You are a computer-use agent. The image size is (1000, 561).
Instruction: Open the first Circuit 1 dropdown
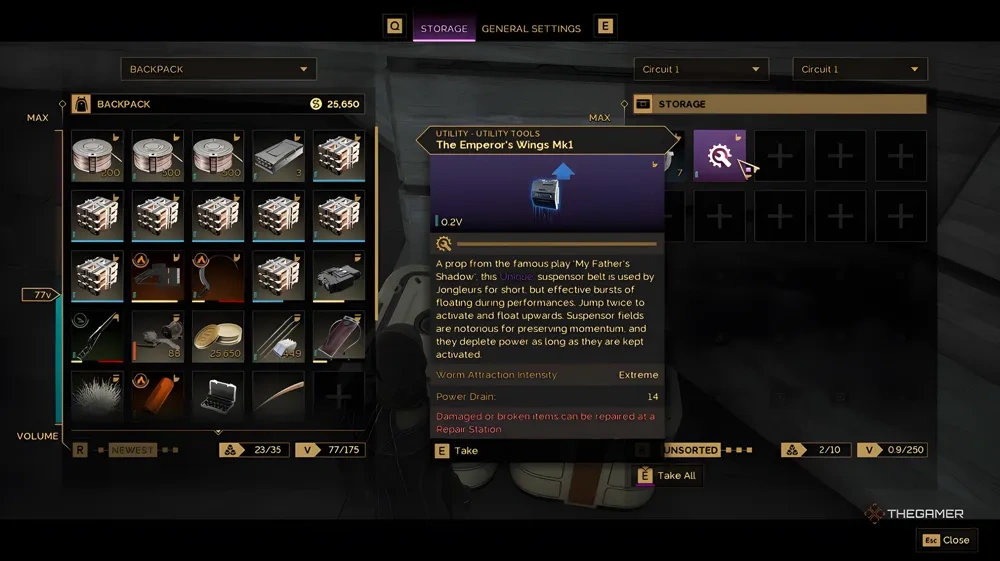(x=700, y=69)
